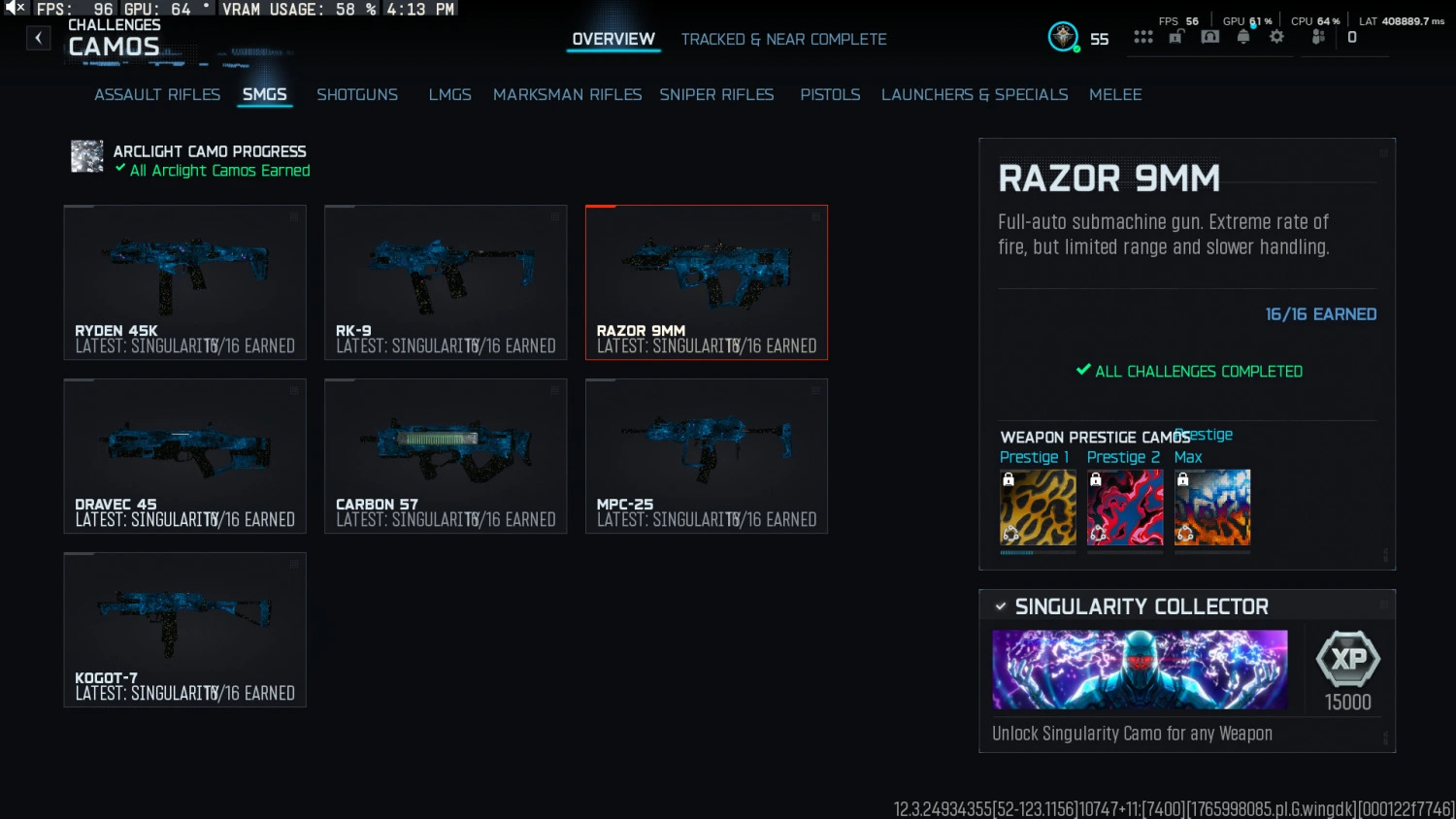Open the settings gear in the top bar
Screen dimensions: 1456x819
(x=1276, y=36)
